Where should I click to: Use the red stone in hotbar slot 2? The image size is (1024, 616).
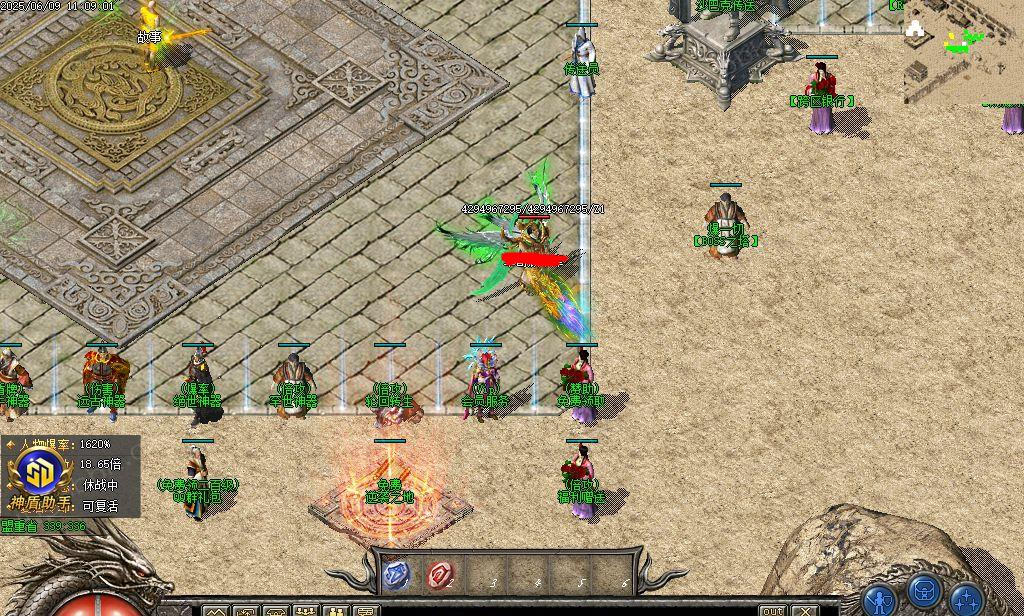point(440,574)
